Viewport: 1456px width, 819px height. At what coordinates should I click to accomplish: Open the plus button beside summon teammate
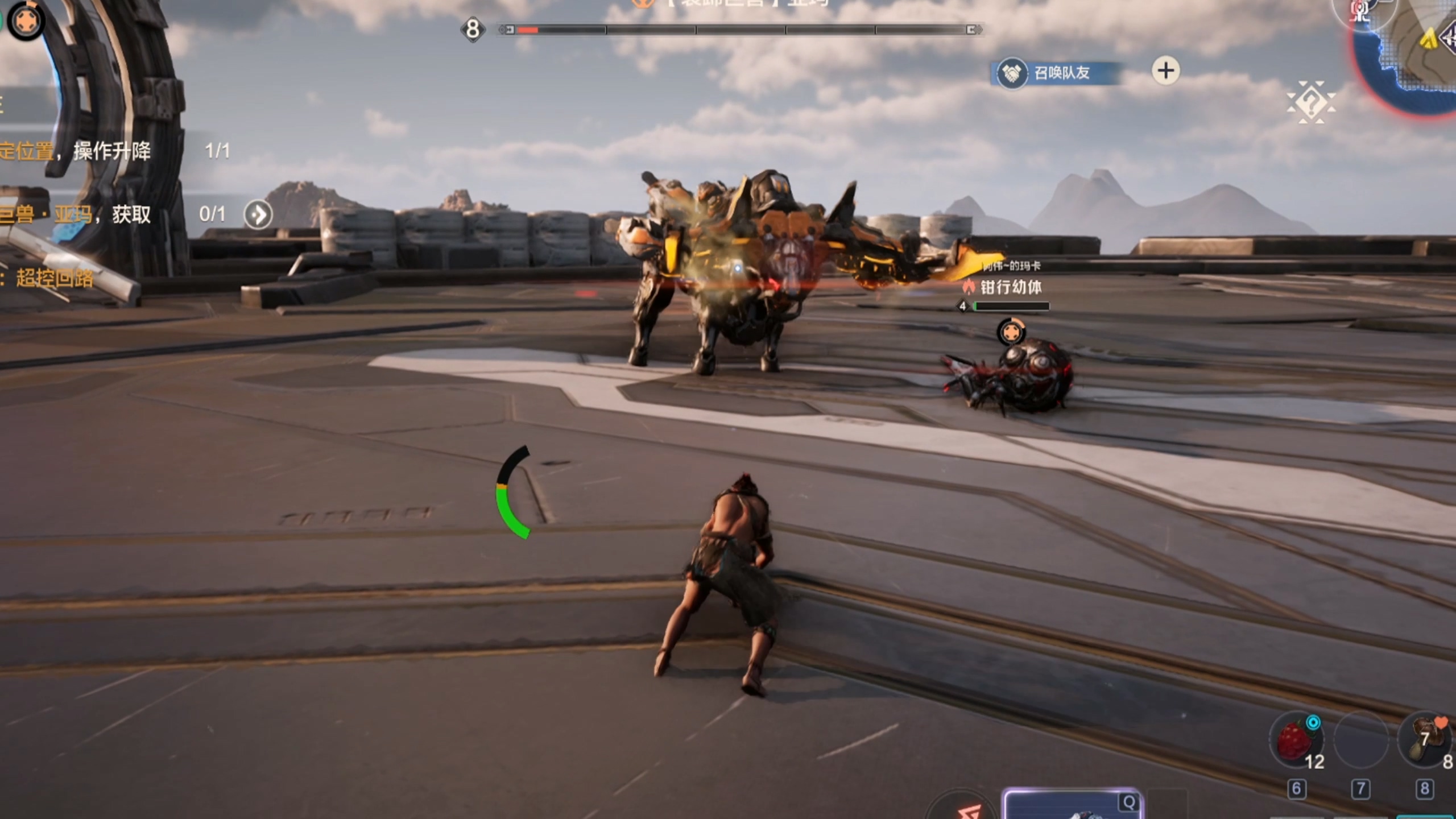[1165, 71]
